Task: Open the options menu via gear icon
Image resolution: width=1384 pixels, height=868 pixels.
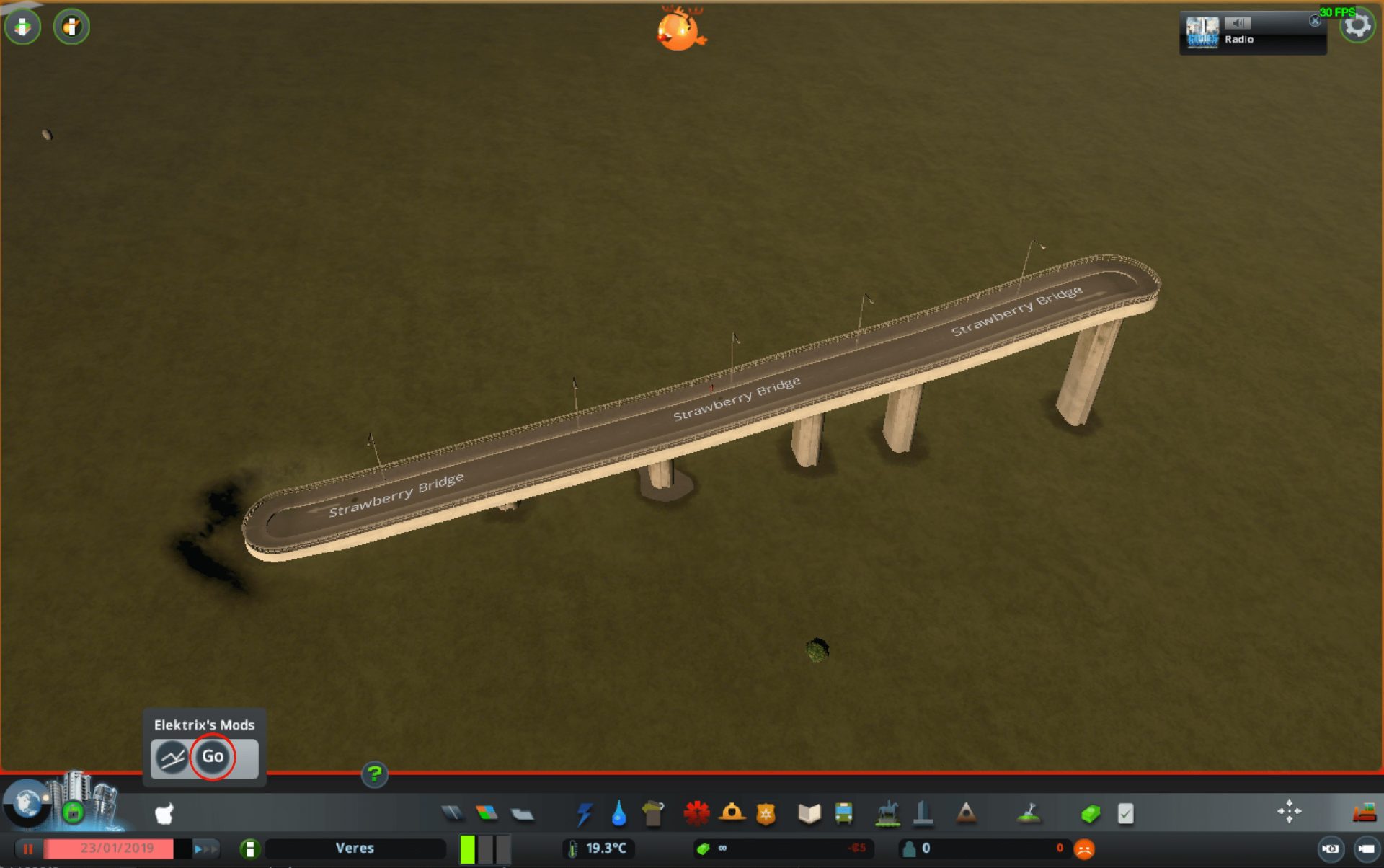Action: (x=1358, y=24)
